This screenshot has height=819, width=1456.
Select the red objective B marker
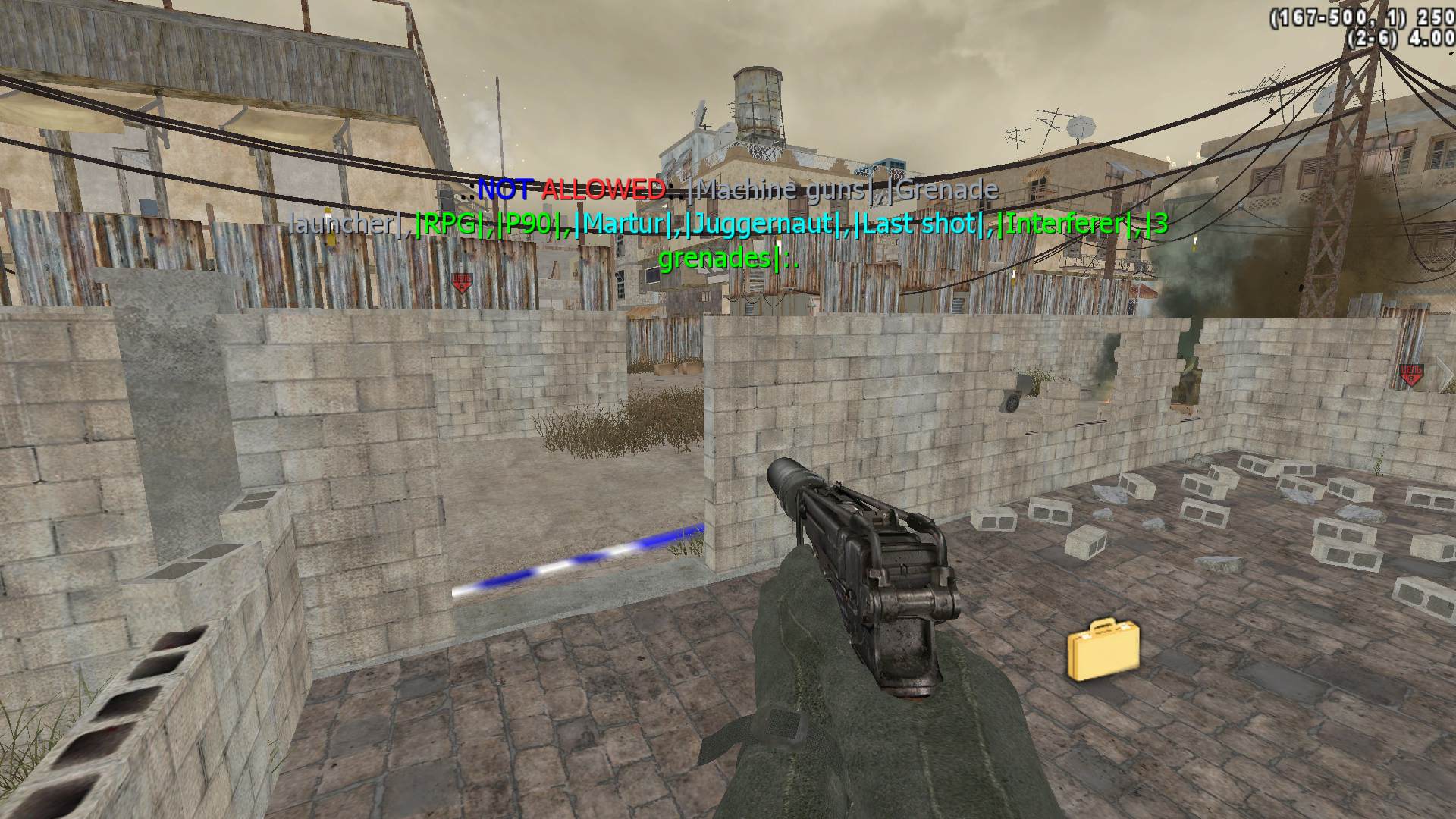(1411, 375)
